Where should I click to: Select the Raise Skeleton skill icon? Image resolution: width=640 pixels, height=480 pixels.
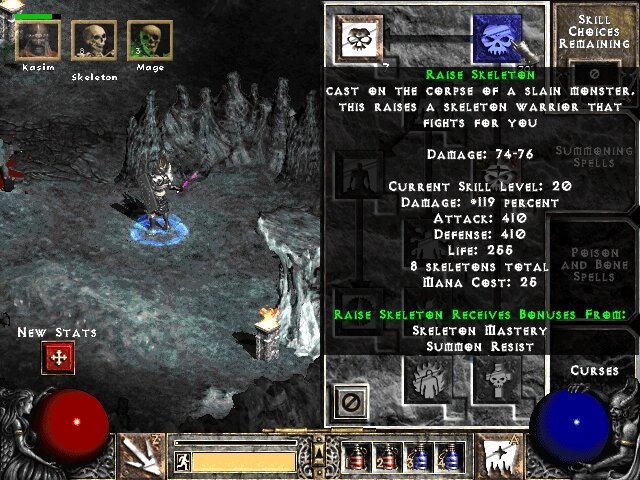click(x=497, y=37)
